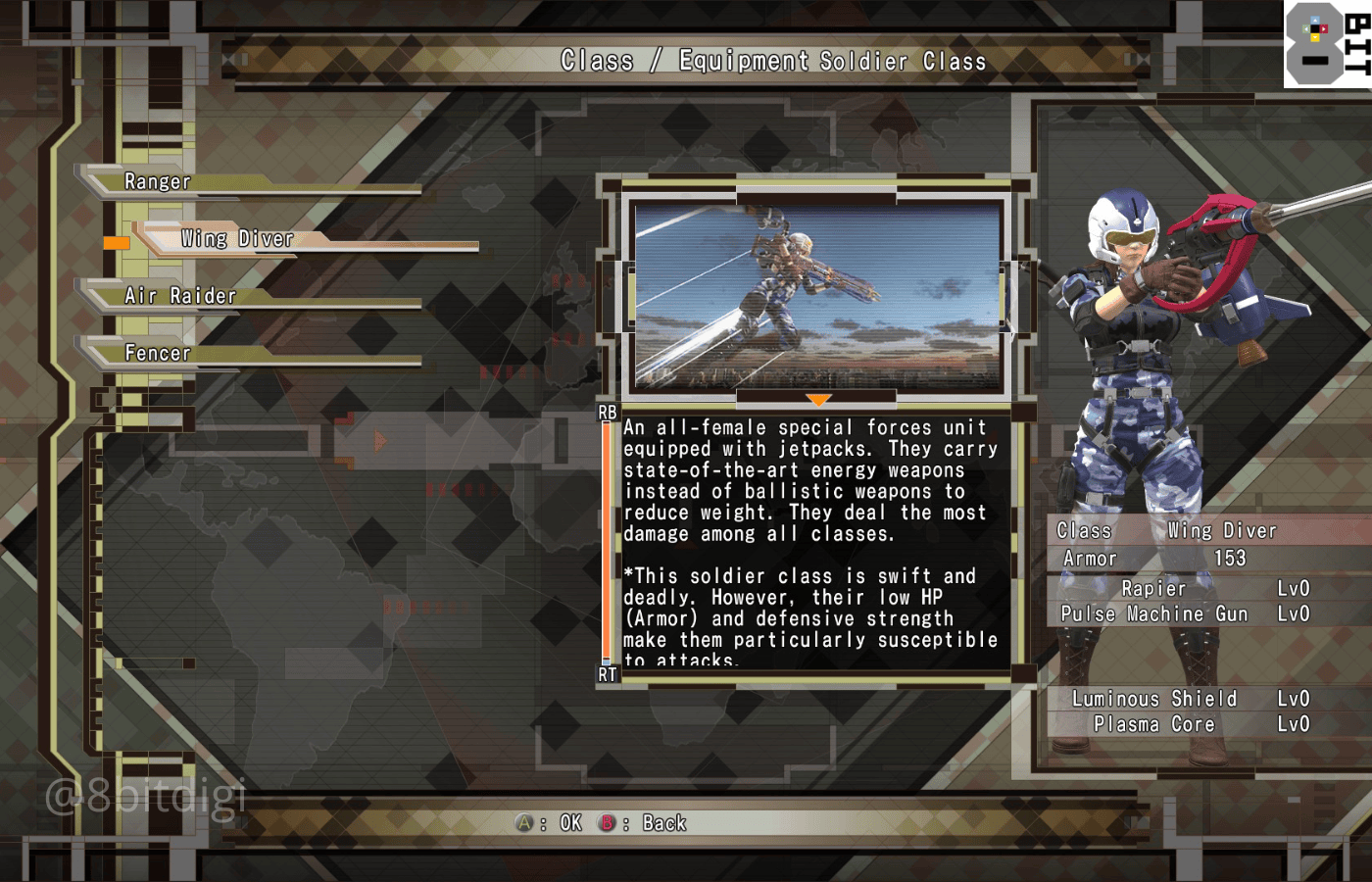Click the Class label on the stats panel
This screenshot has width=1372, height=882.
[x=1083, y=530]
